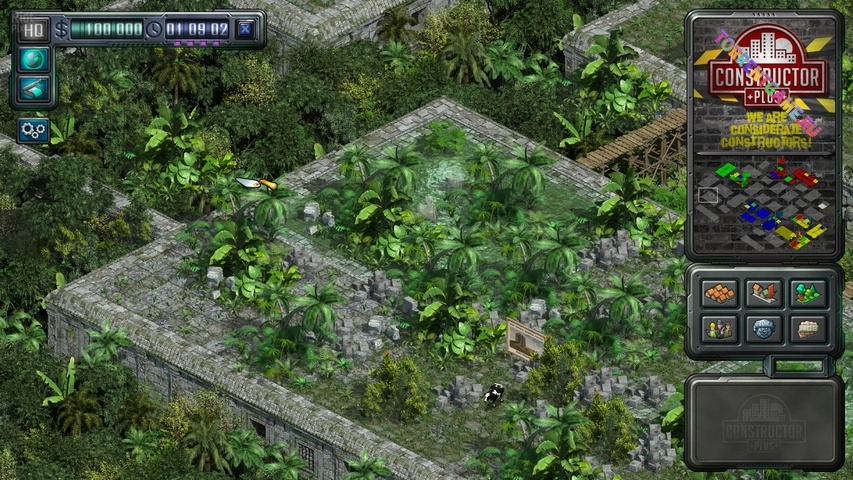Click the isometric city minimap
Screen dimensions: 853x480
click(x=765, y=203)
